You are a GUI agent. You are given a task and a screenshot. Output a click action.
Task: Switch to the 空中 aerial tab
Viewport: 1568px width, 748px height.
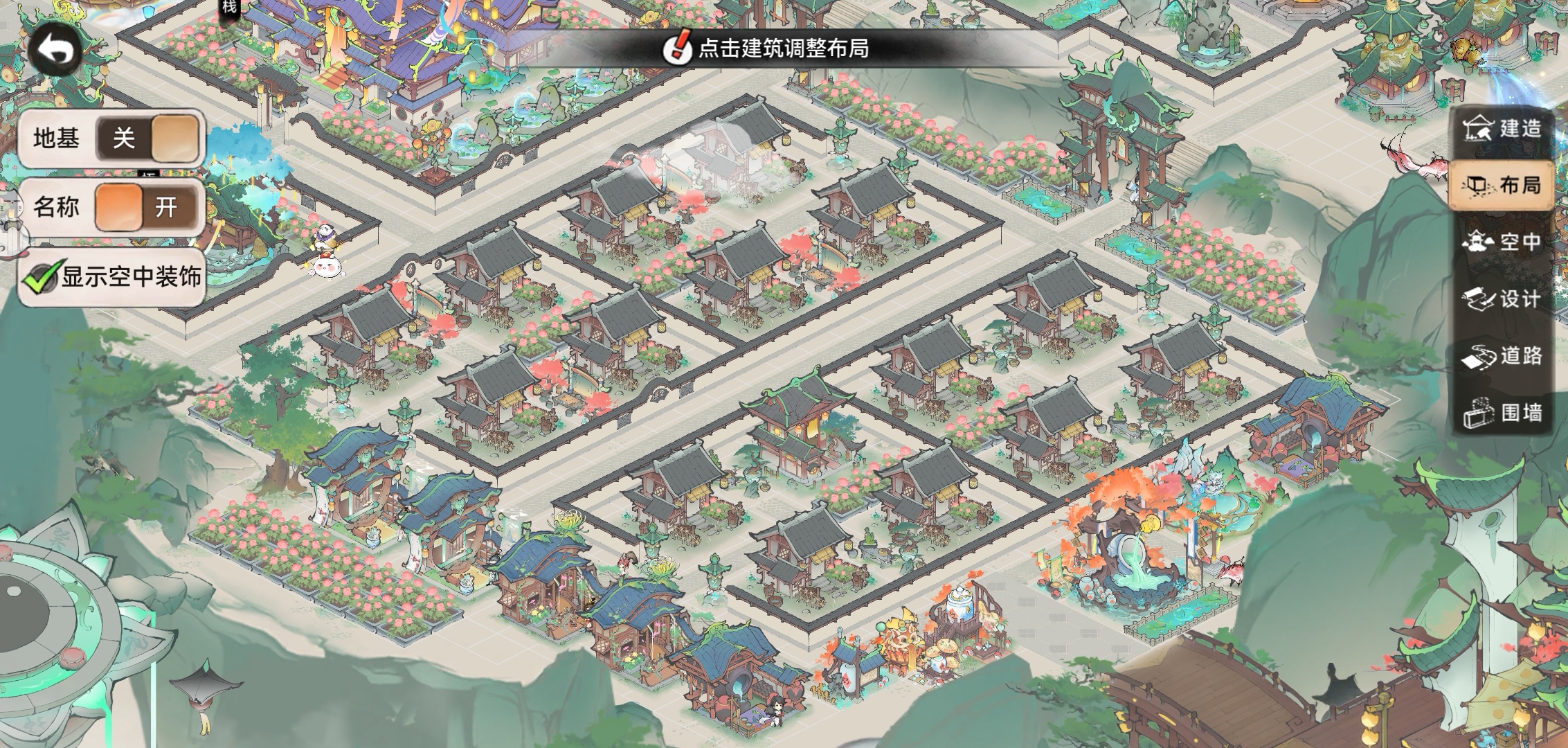[1502, 242]
